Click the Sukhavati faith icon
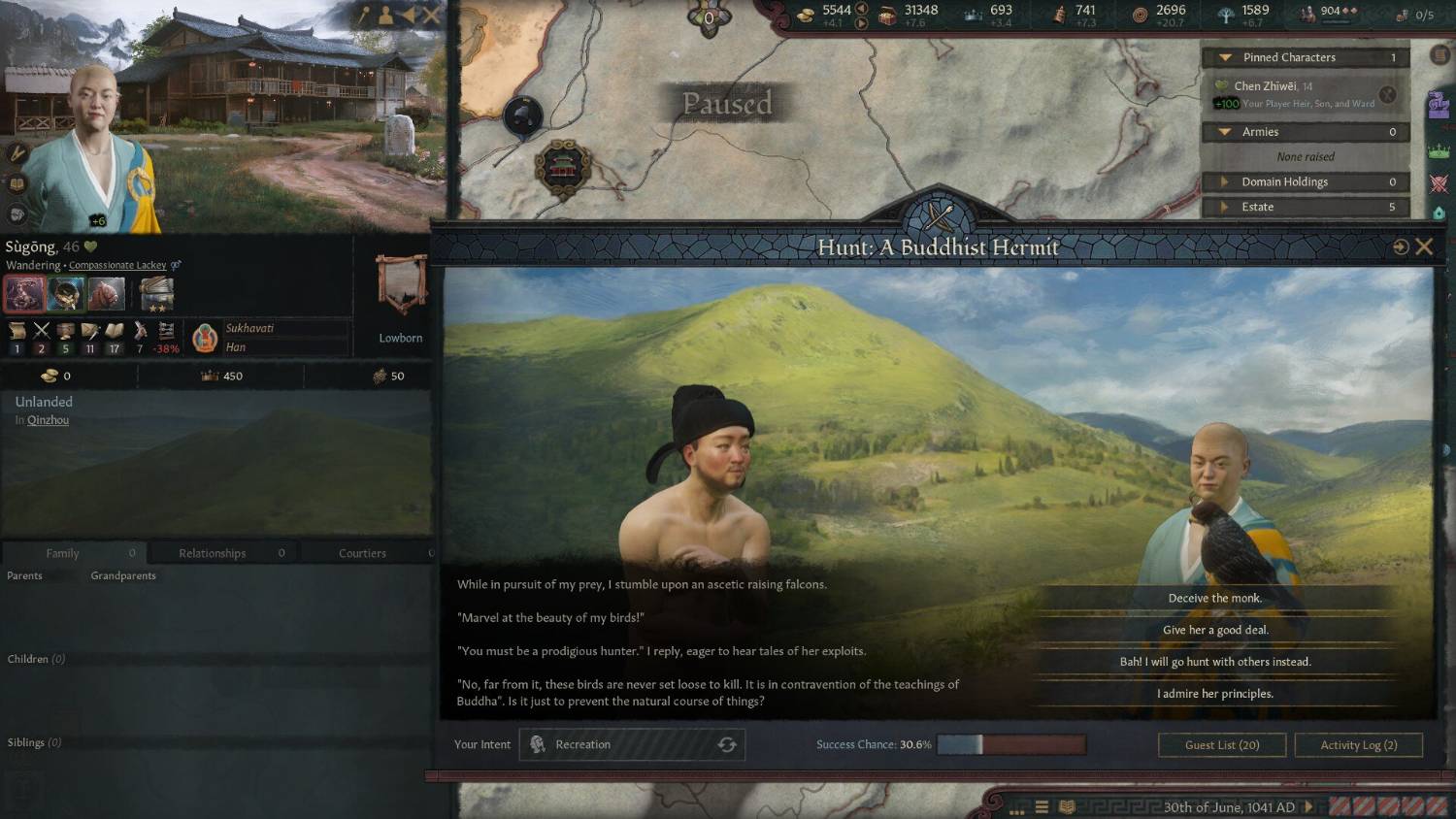Image resolution: width=1456 pixels, height=819 pixels. [x=205, y=338]
